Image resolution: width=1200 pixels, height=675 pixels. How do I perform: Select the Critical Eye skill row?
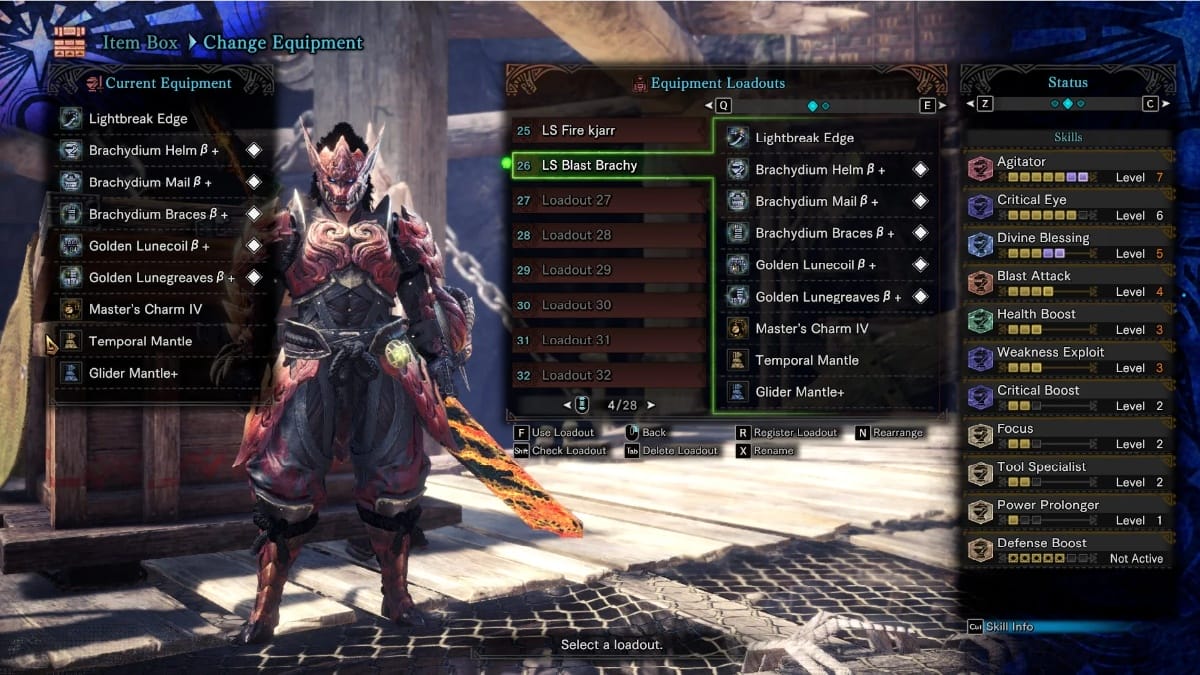pyautogui.click(x=1066, y=207)
